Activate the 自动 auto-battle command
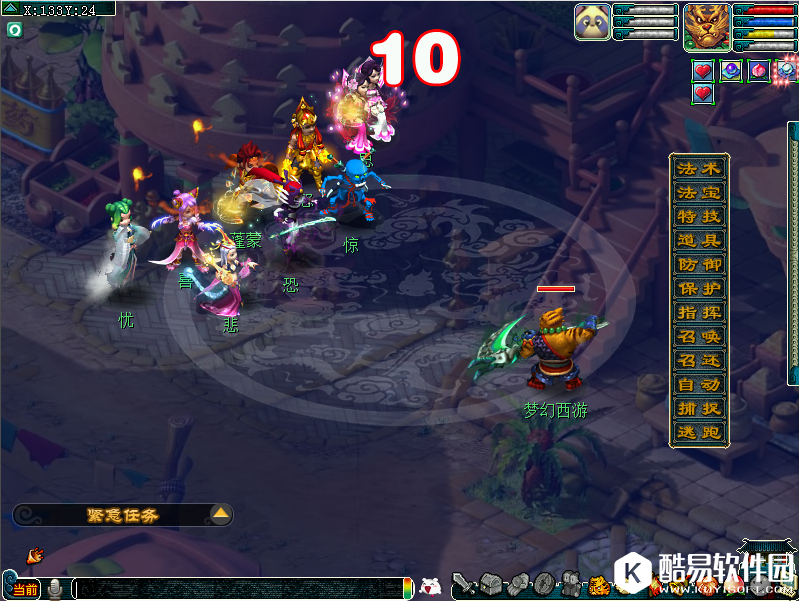The width and height of the screenshot is (799, 601). [x=698, y=384]
